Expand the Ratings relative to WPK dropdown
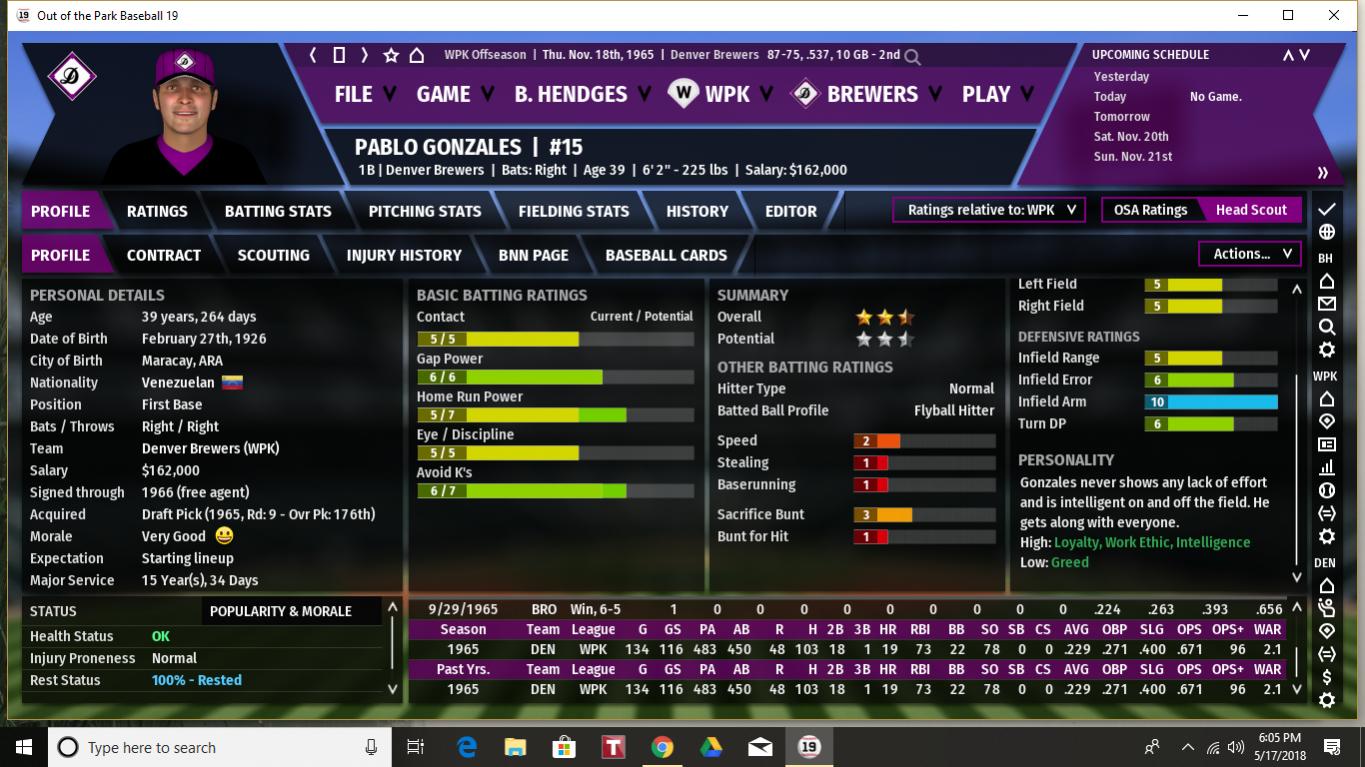 [990, 210]
